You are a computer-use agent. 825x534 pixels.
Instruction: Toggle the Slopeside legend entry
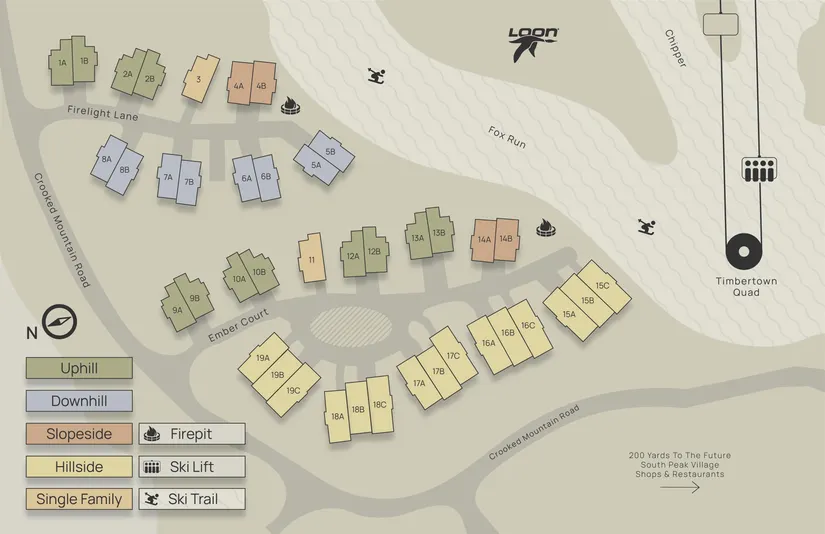(x=79, y=434)
